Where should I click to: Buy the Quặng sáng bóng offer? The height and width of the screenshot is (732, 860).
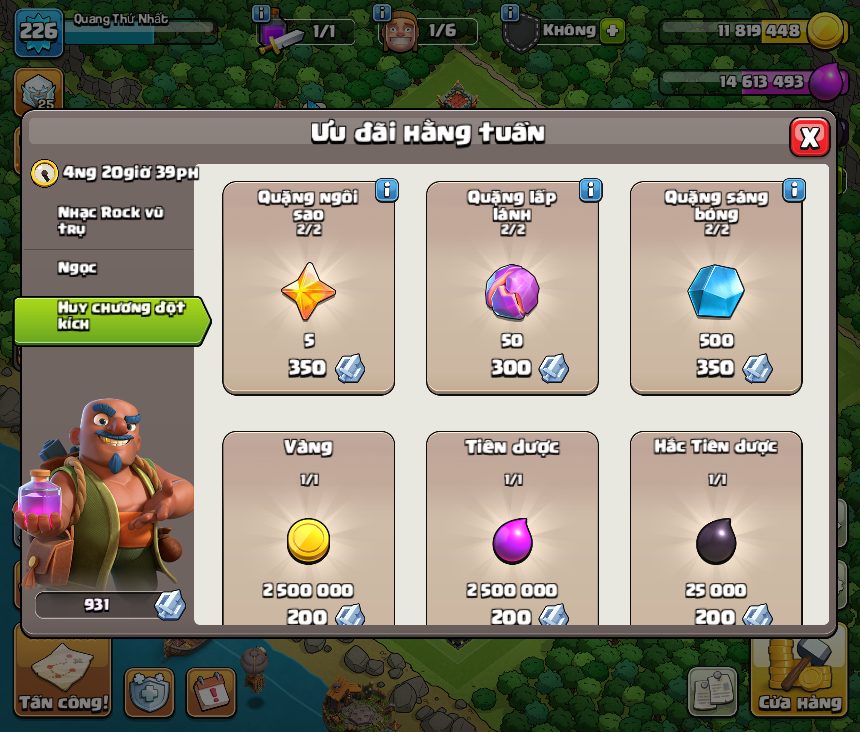(x=716, y=290)
